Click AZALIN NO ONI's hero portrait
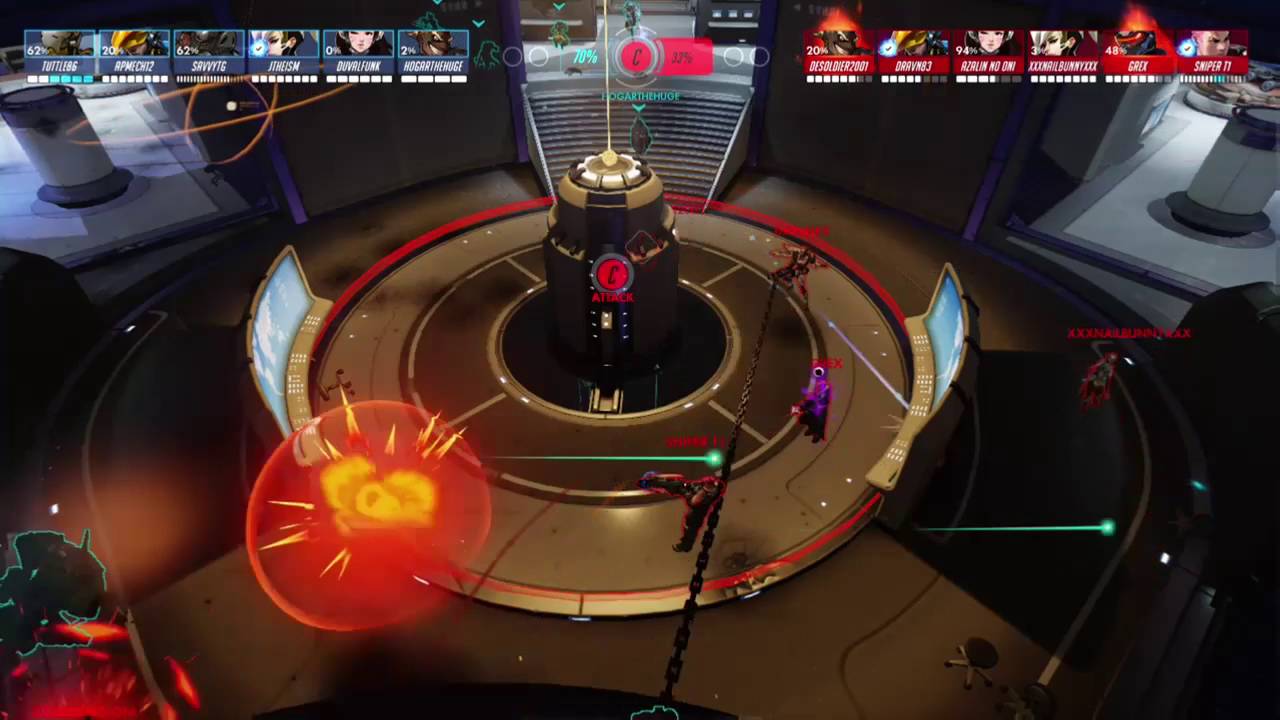The width and height of the screenshot is (1280, 720). 990,43
